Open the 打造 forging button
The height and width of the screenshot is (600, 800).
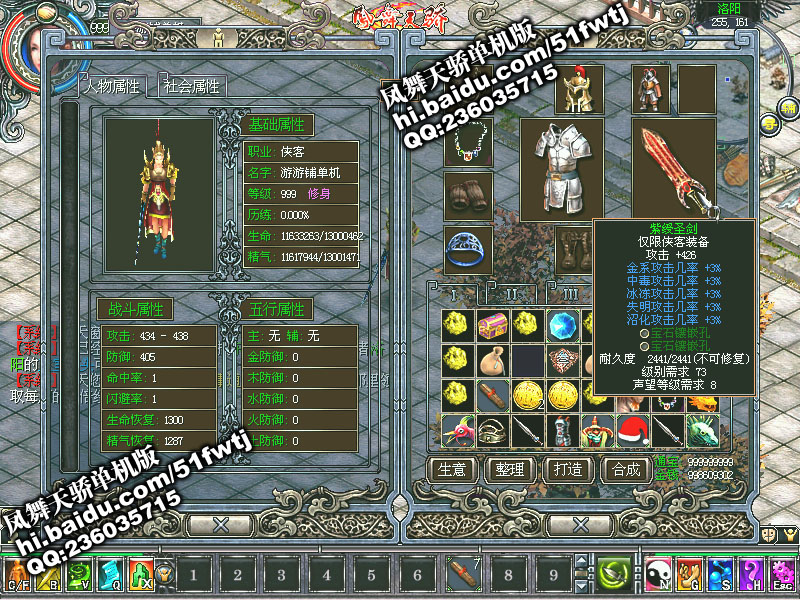[x=567, y=469]
